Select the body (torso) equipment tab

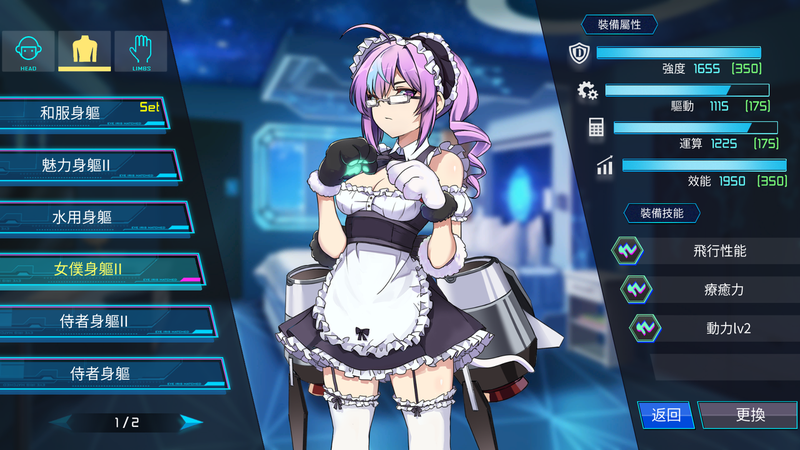point(84,51)
